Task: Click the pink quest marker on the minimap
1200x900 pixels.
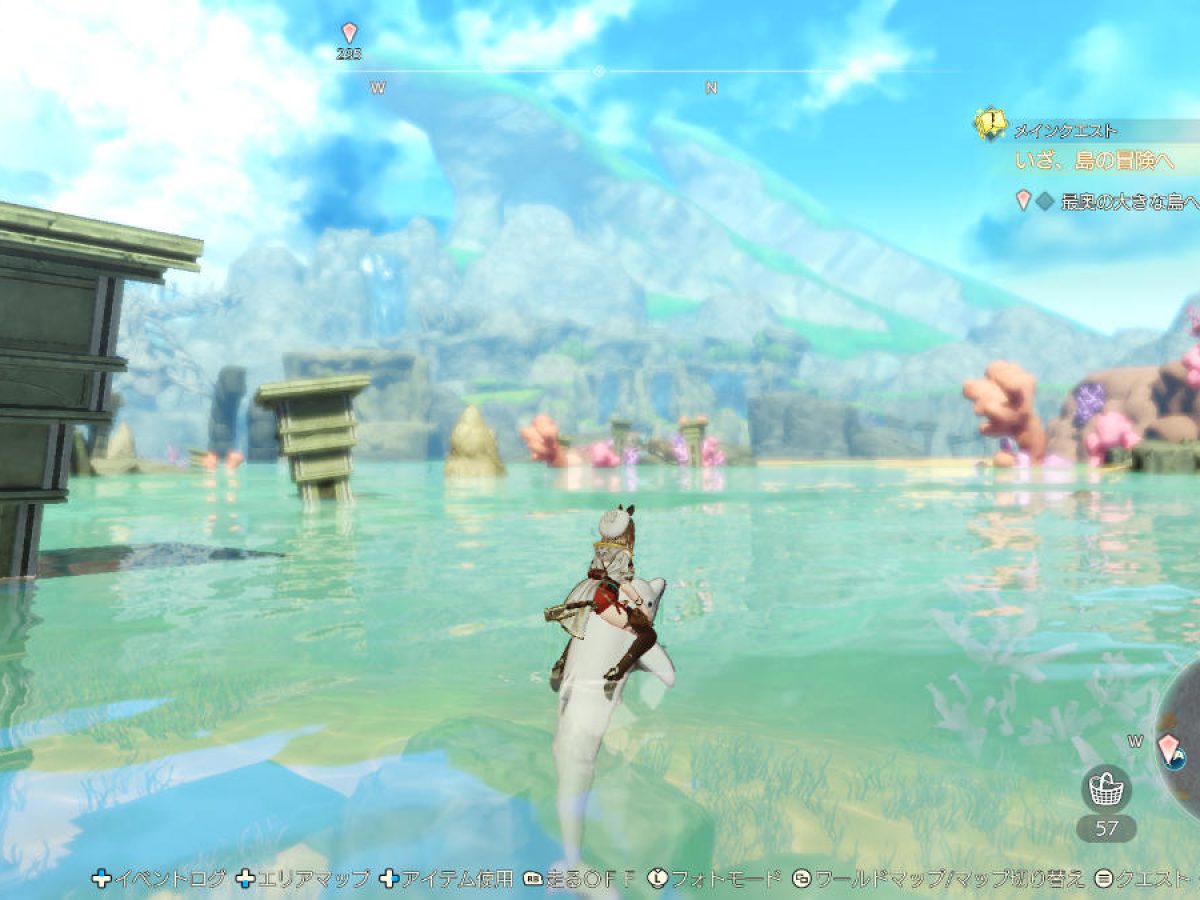Action: (1168, 746)
